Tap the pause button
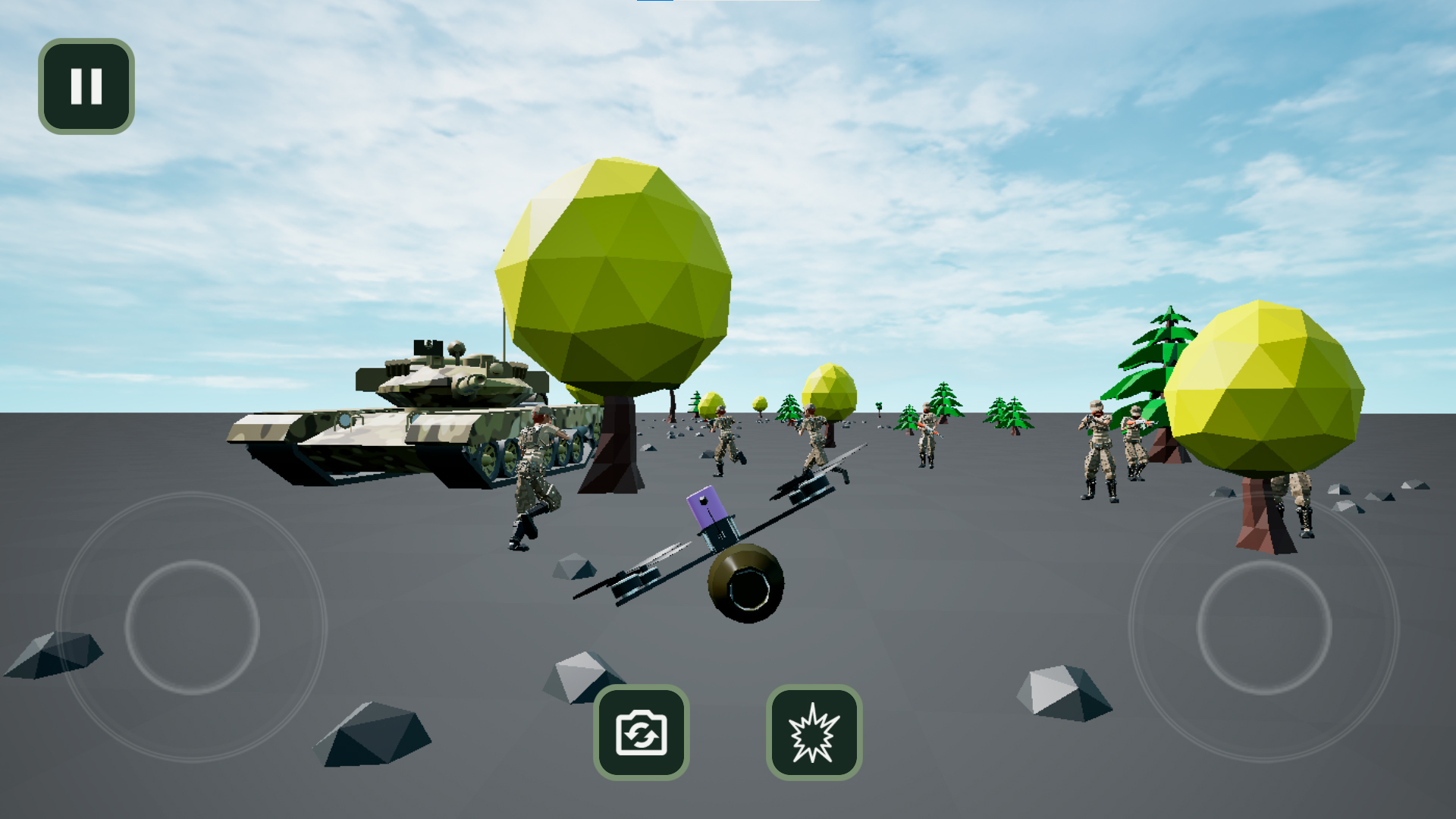The height and width of the screenshot is (819, 1456). point(85,86)
